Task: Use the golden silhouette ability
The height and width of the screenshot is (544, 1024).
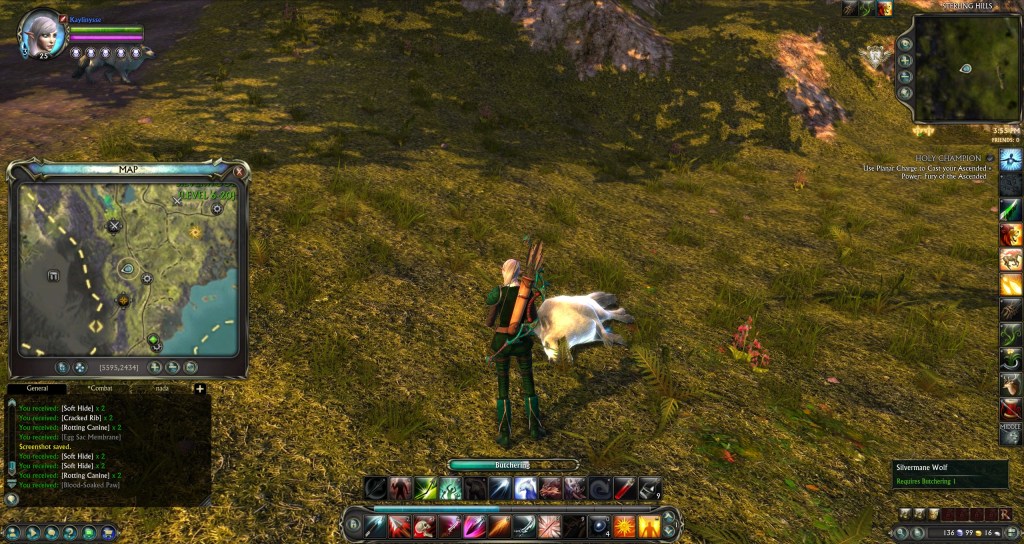Action: [649, 526]
